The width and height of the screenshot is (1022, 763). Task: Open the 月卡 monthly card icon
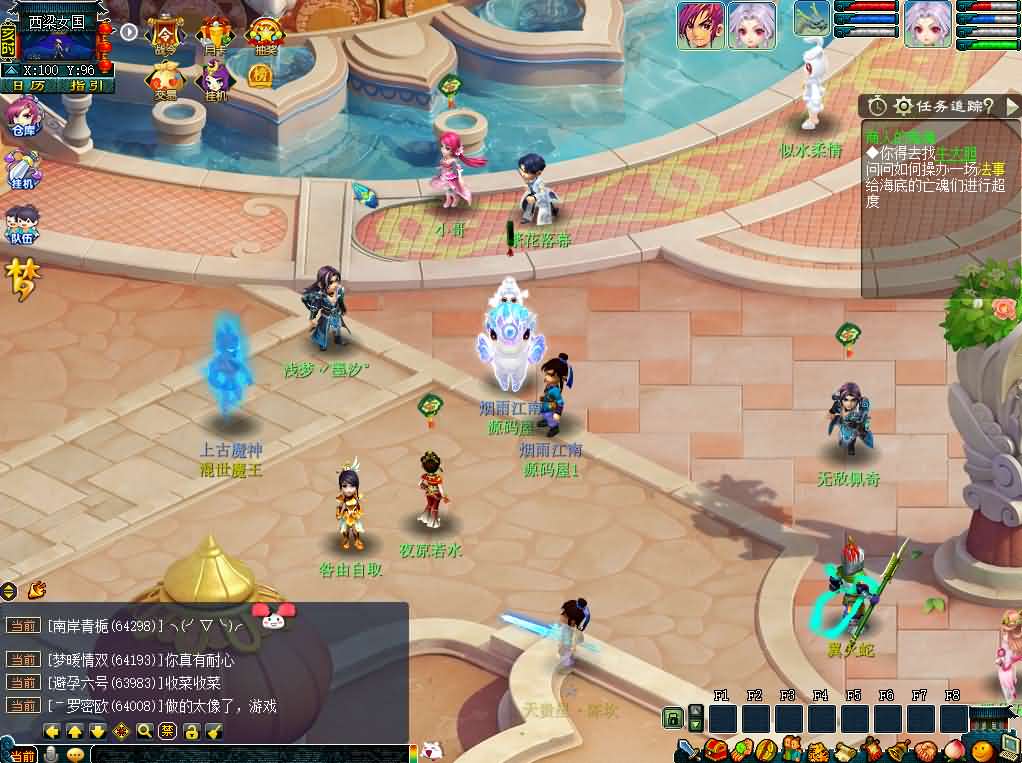pyautogui.click(x=214, y=36)
